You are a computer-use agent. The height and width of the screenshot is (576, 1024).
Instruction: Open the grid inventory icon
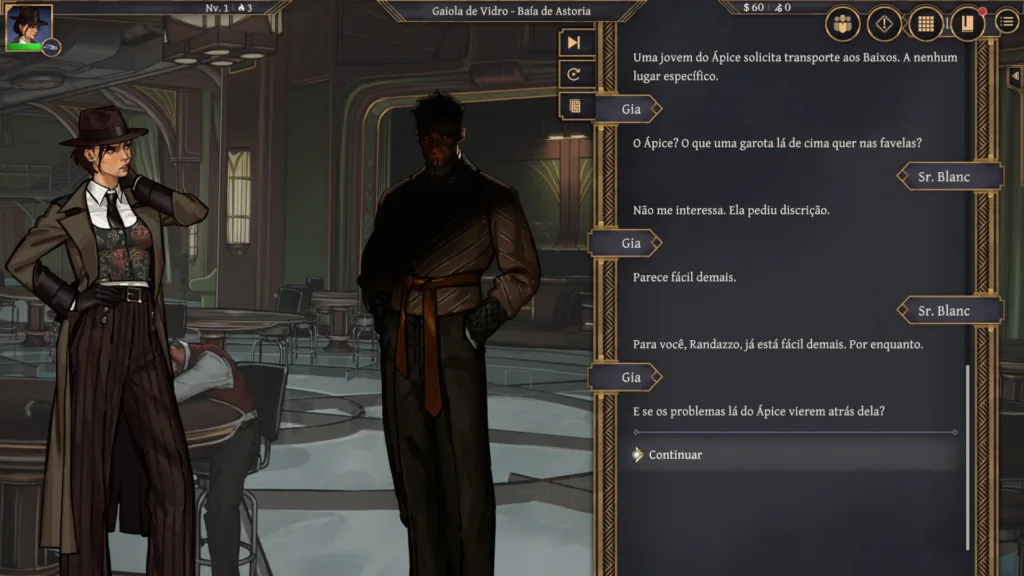(x=926, y=23)
